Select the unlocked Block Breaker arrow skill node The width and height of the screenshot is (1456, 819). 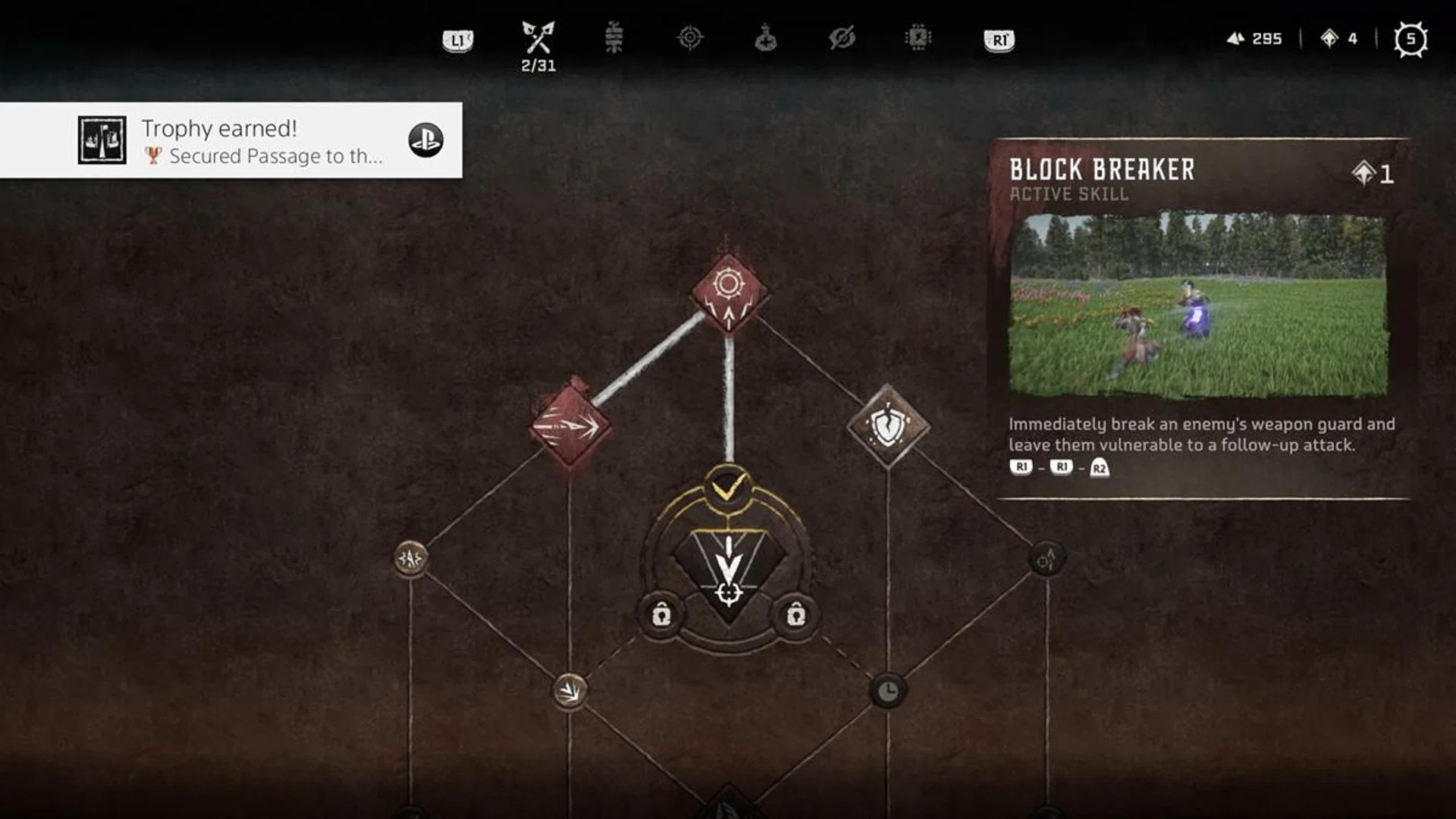(569, 425)
